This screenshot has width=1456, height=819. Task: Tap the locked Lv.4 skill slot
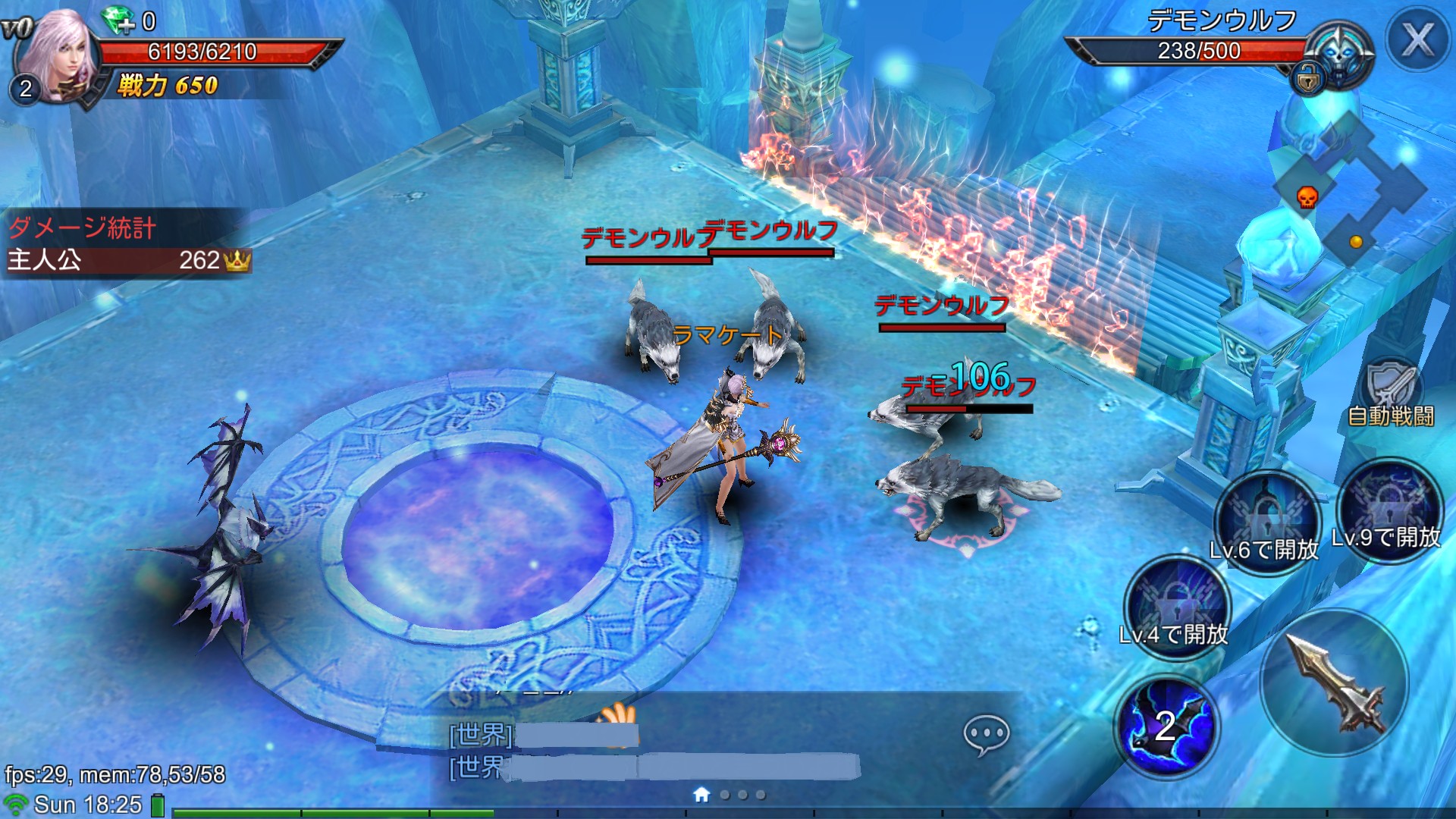point(1177,607)
